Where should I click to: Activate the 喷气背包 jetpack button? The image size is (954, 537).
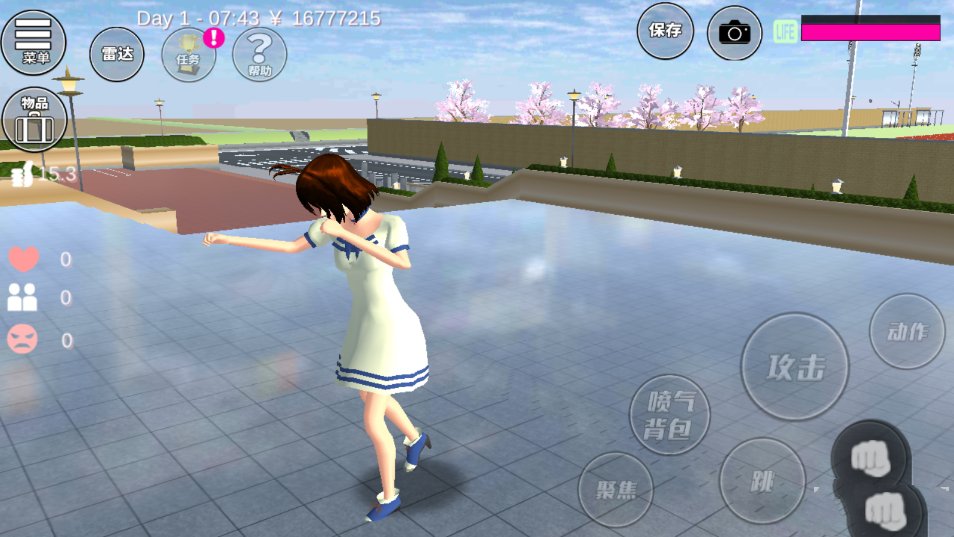670,415
